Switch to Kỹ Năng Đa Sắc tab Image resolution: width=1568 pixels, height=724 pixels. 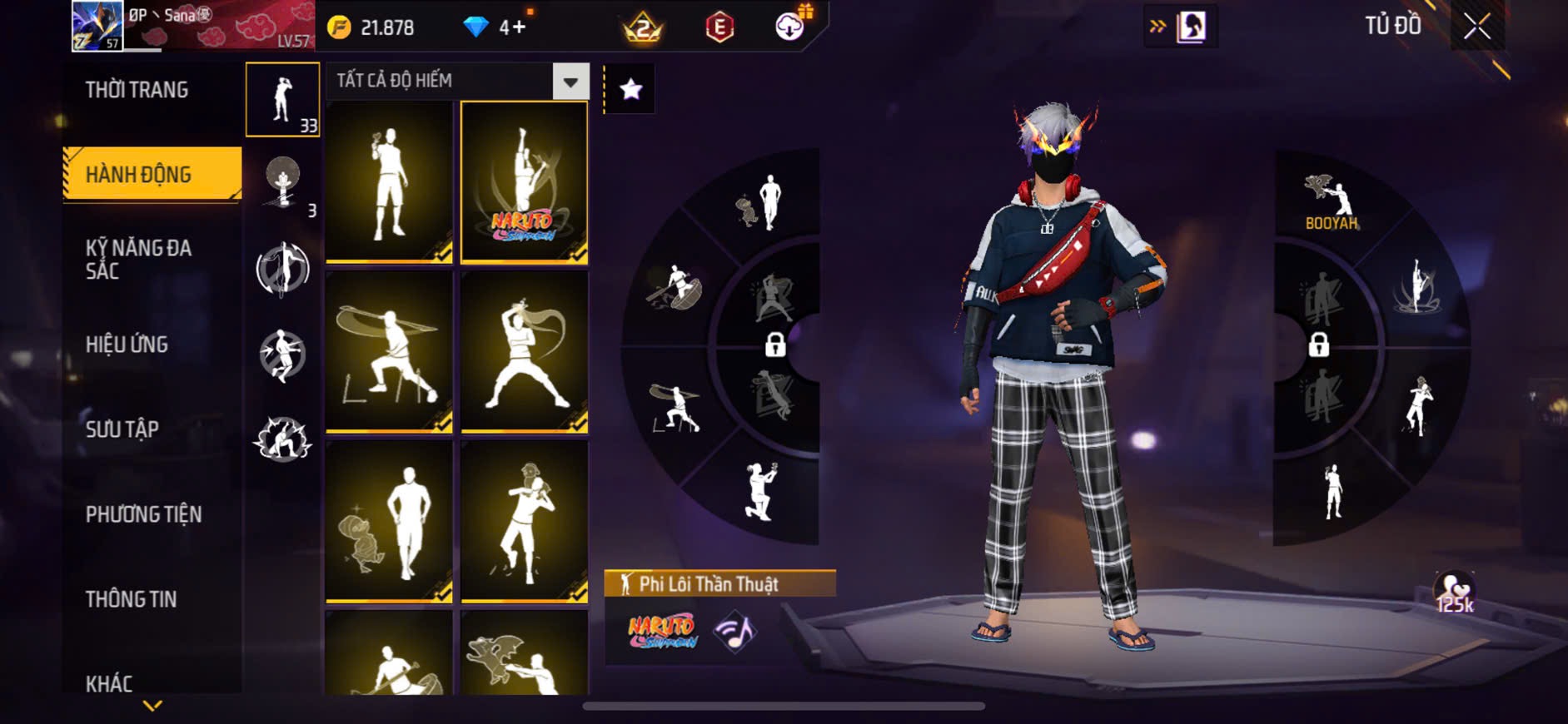click(138, 259)
